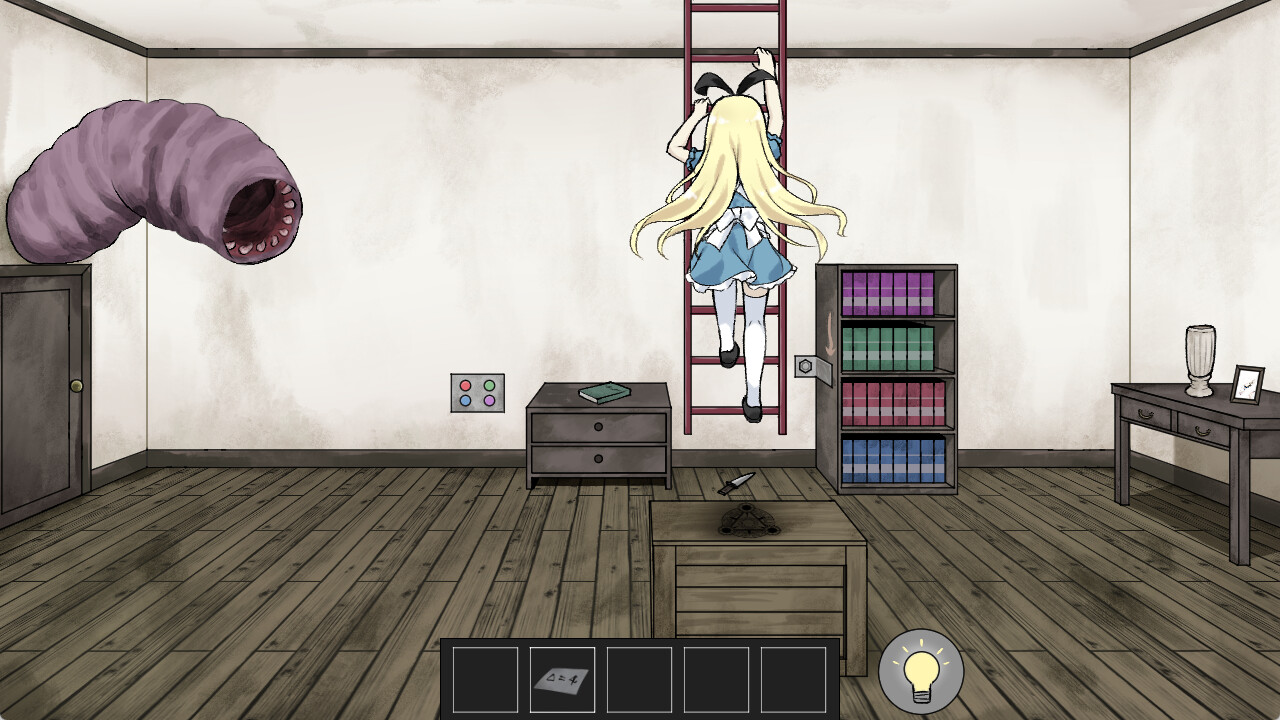Select the purple button on the color panel
Screen dimensions: 1280x720
click(489, 400)
